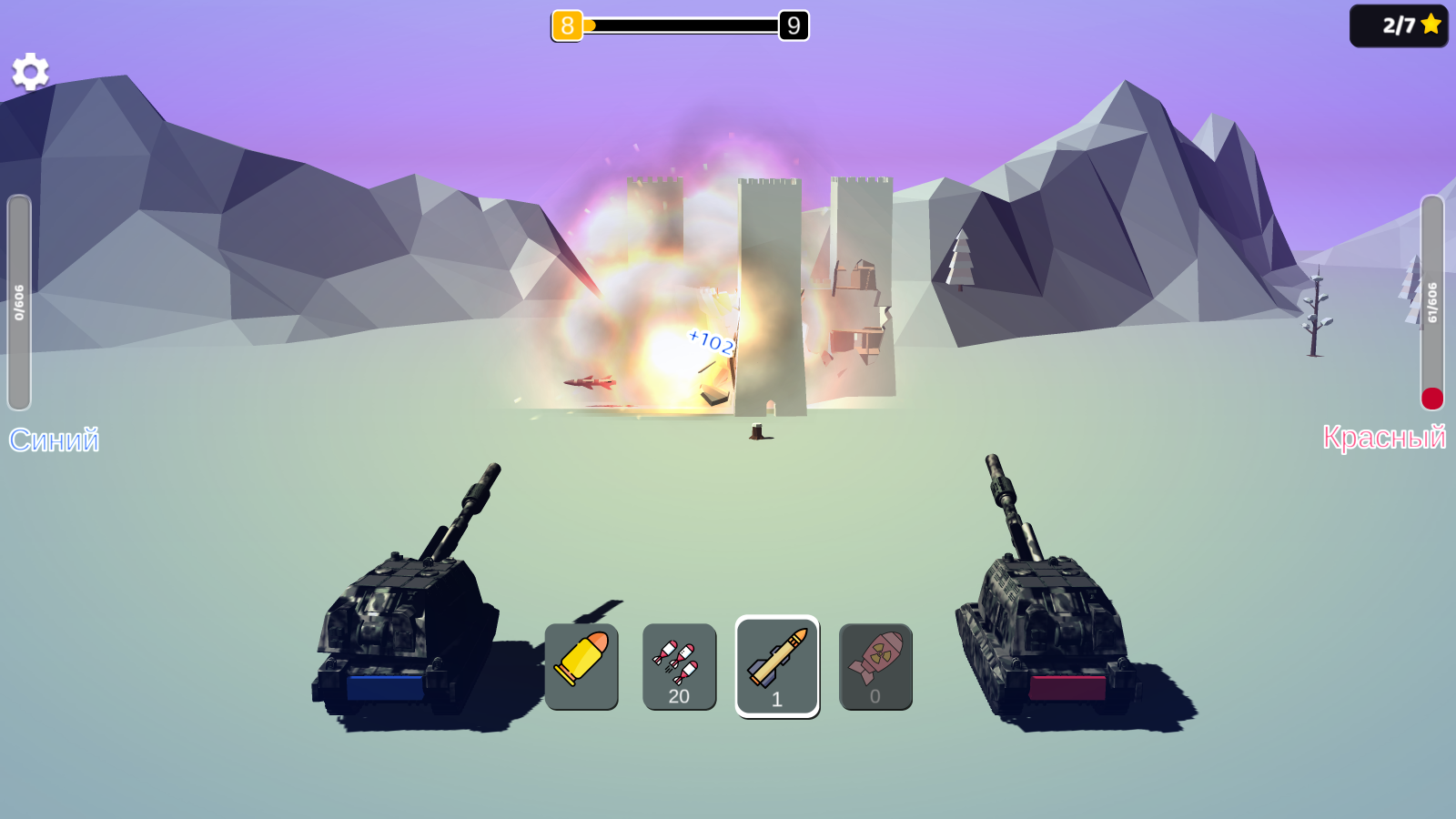This screenshot has width=1456, height=819.
Task: Enable the currently highlighted missile ammo
Action: coord(777,666)
